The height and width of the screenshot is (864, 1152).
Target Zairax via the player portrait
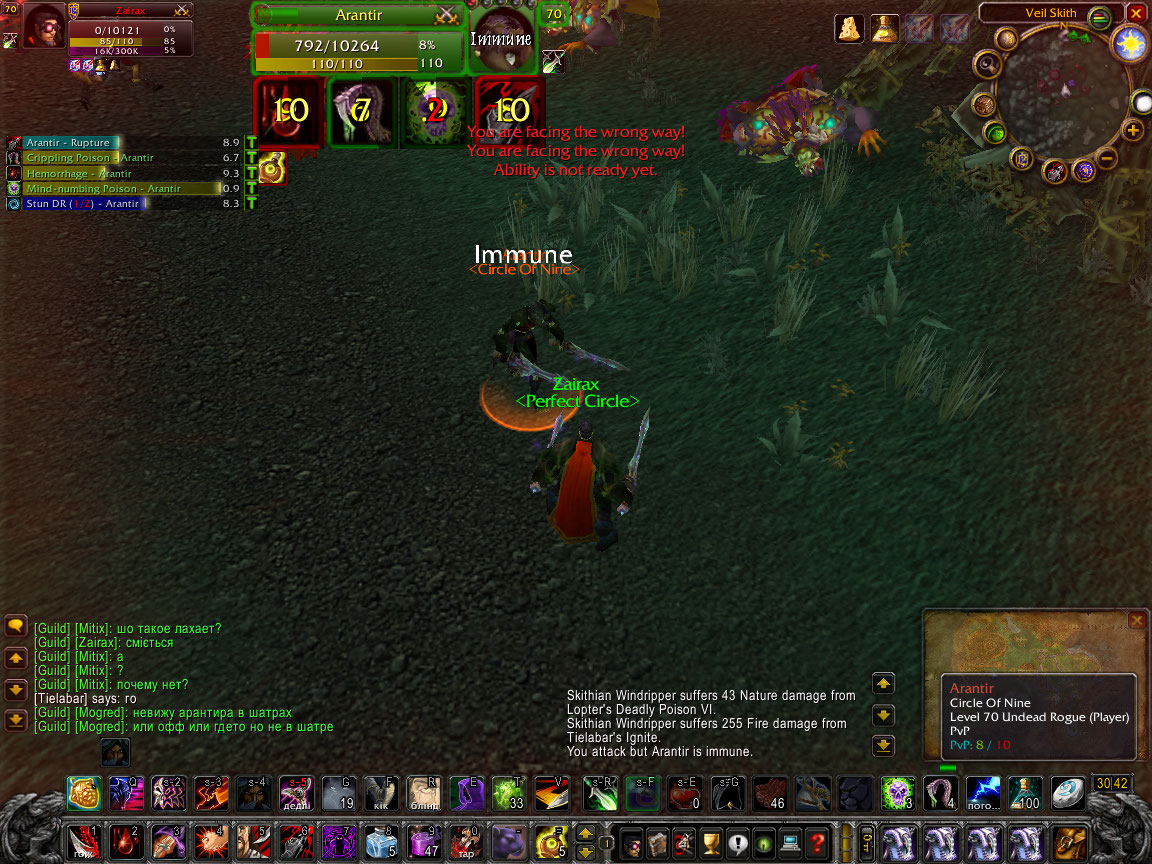[43, 27]
